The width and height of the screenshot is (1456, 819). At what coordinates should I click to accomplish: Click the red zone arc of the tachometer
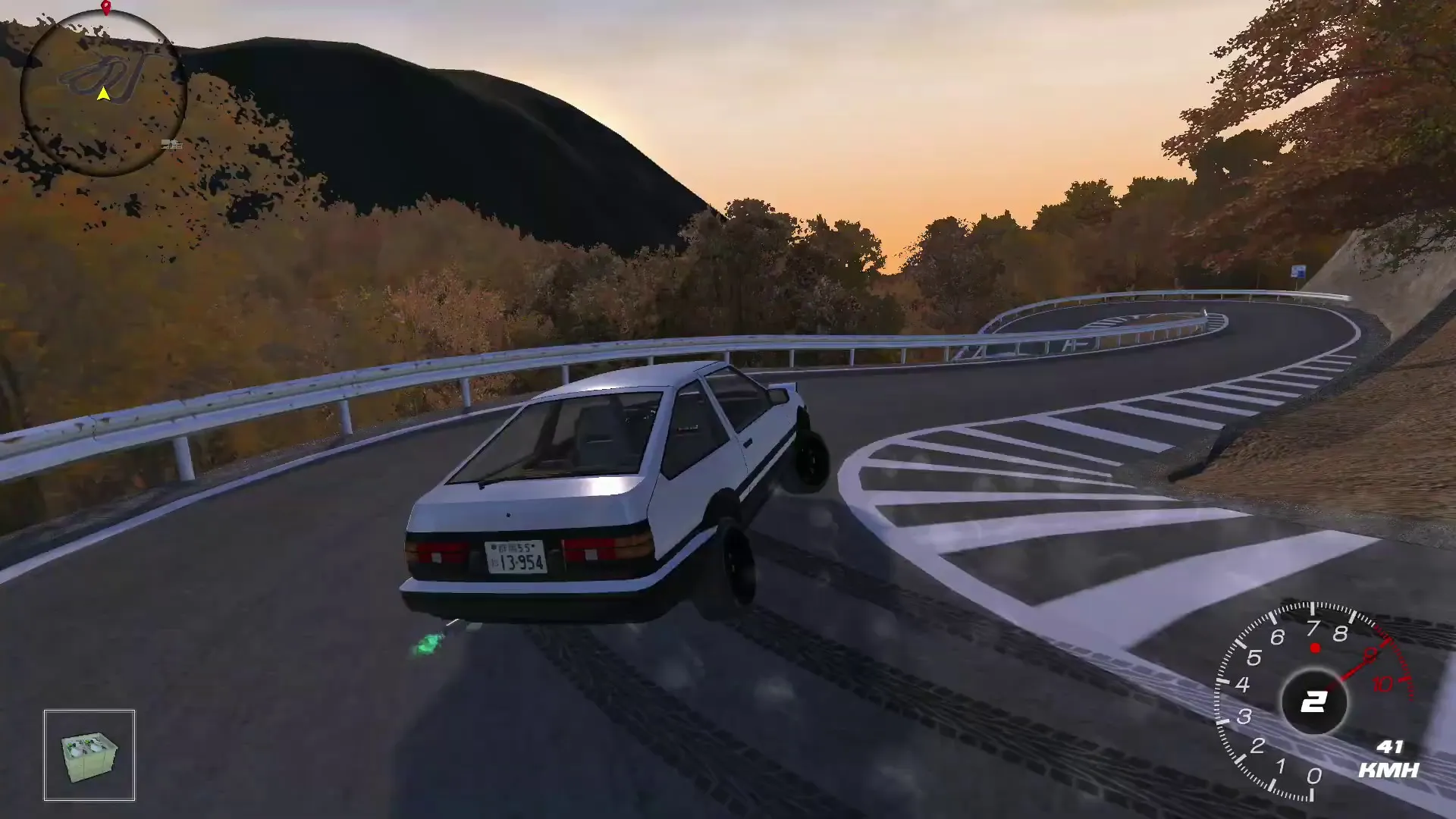[x=1402, y=666]
